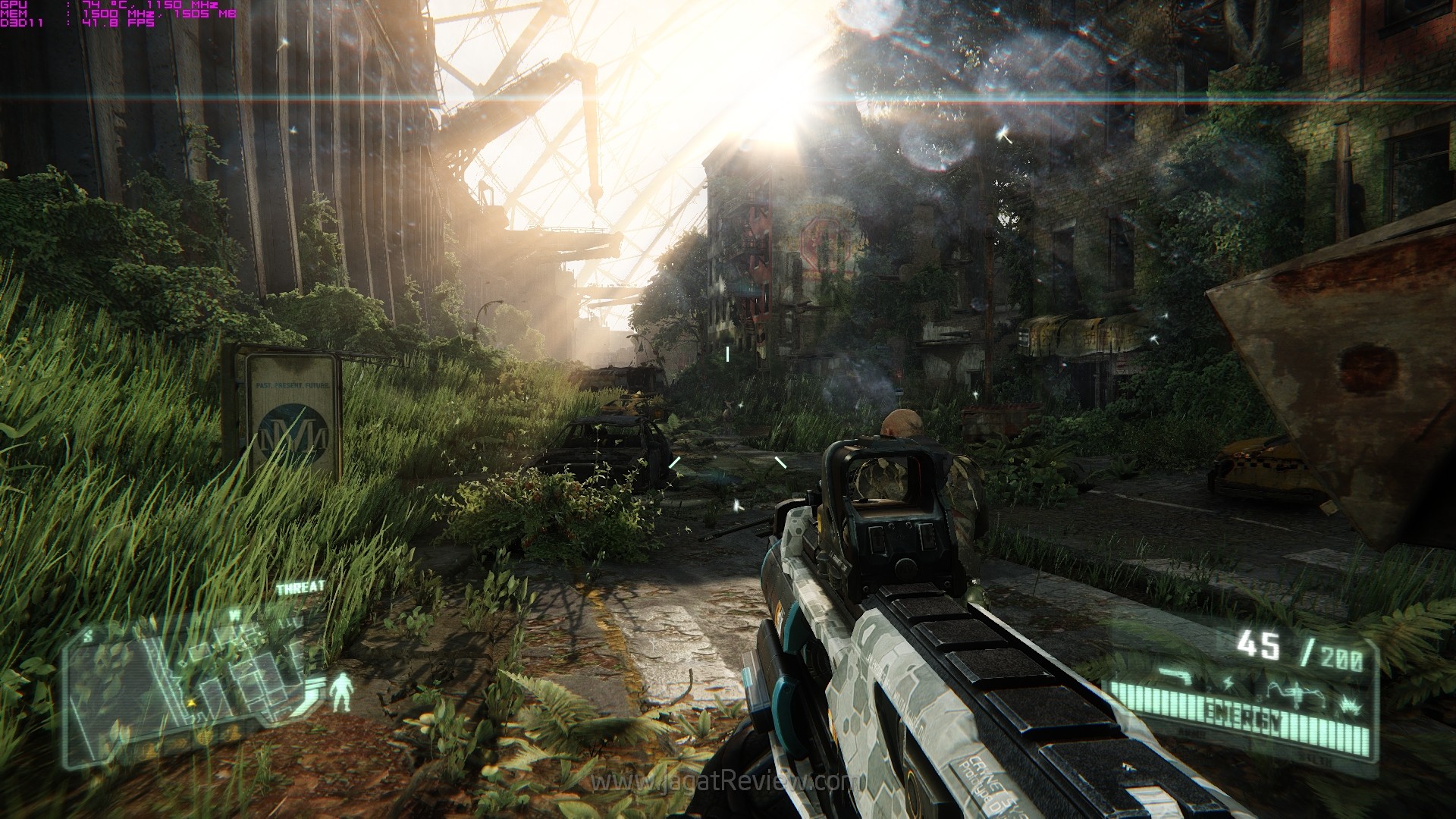Choose the pistol weapon icon
The image size is (1456, 819).
click(1176, 675)
